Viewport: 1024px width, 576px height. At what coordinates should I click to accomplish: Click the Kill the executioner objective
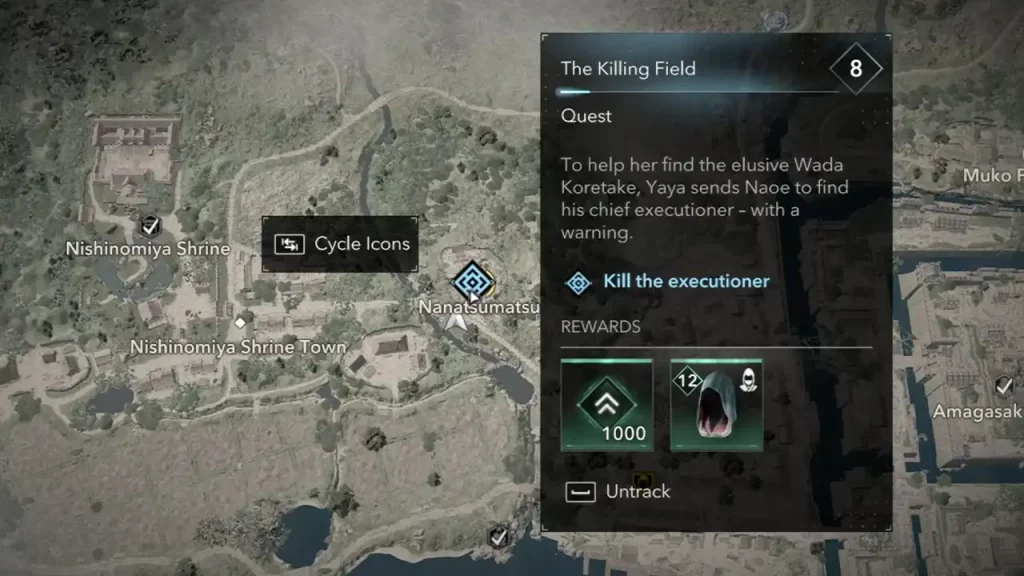[685, 281]
